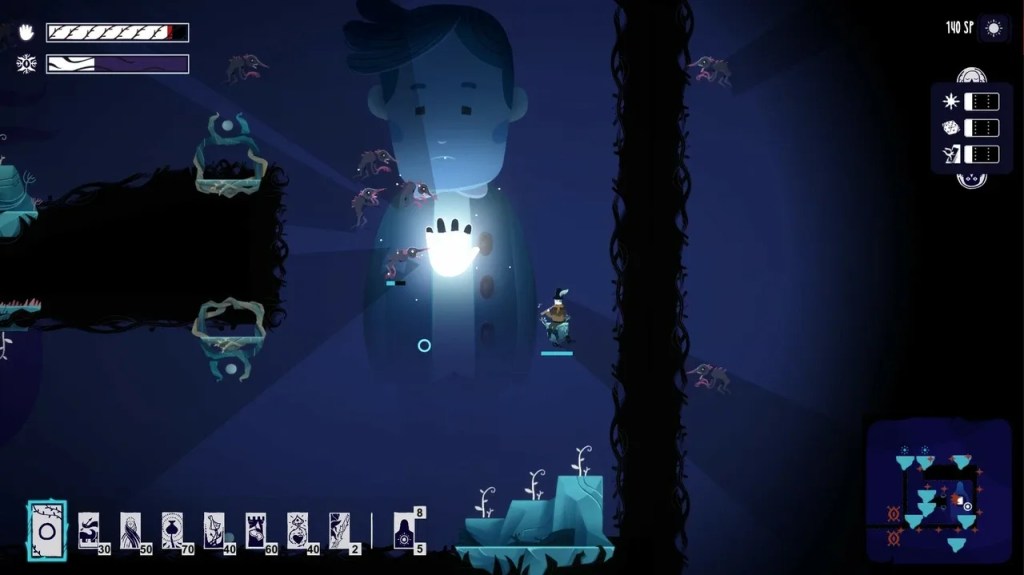Click the hooded figure totem icon
Viewport: 1024px width, 575px height.
click(404, 530)
